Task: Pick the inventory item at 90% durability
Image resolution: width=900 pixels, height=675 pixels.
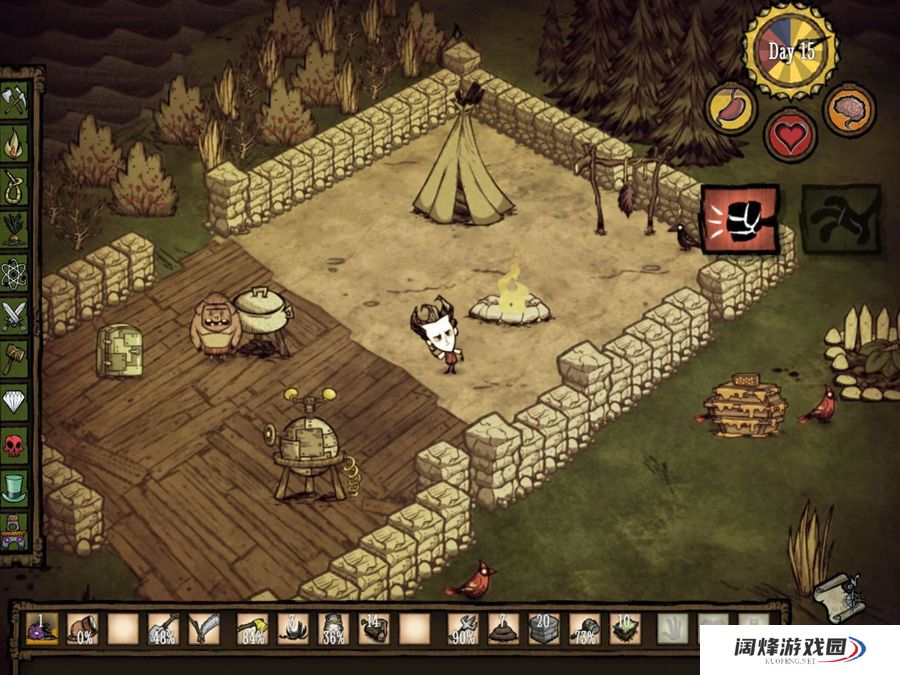Action: (462, 628)
